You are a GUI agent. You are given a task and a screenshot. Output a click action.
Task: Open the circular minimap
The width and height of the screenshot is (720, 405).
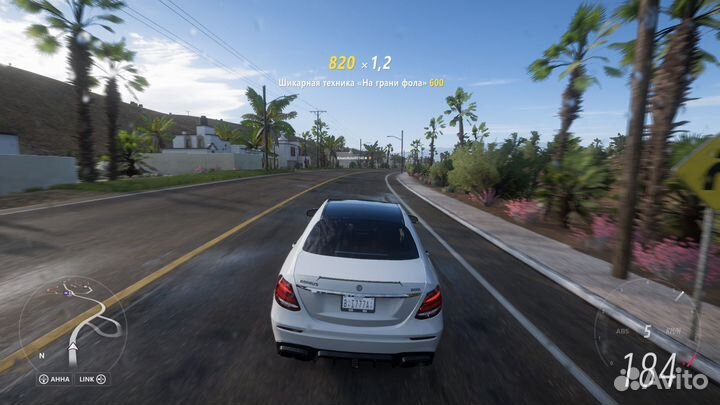click(x=72, y=324)
